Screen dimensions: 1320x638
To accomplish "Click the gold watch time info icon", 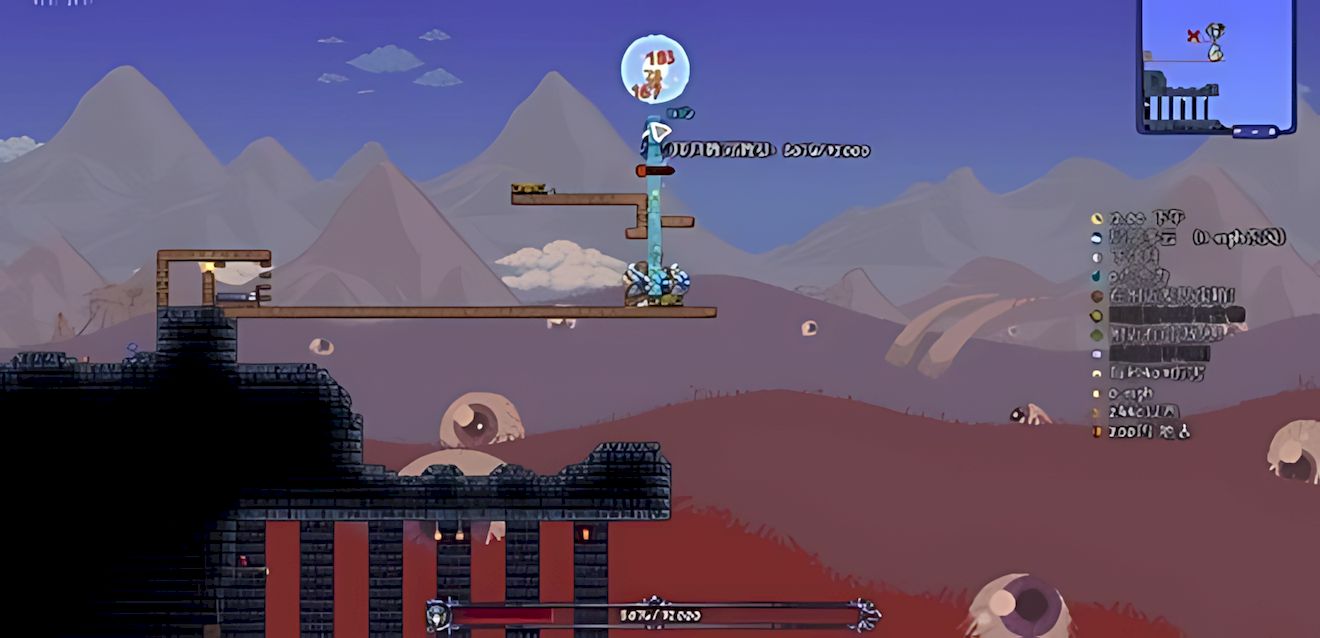I will click(1097, 217).
